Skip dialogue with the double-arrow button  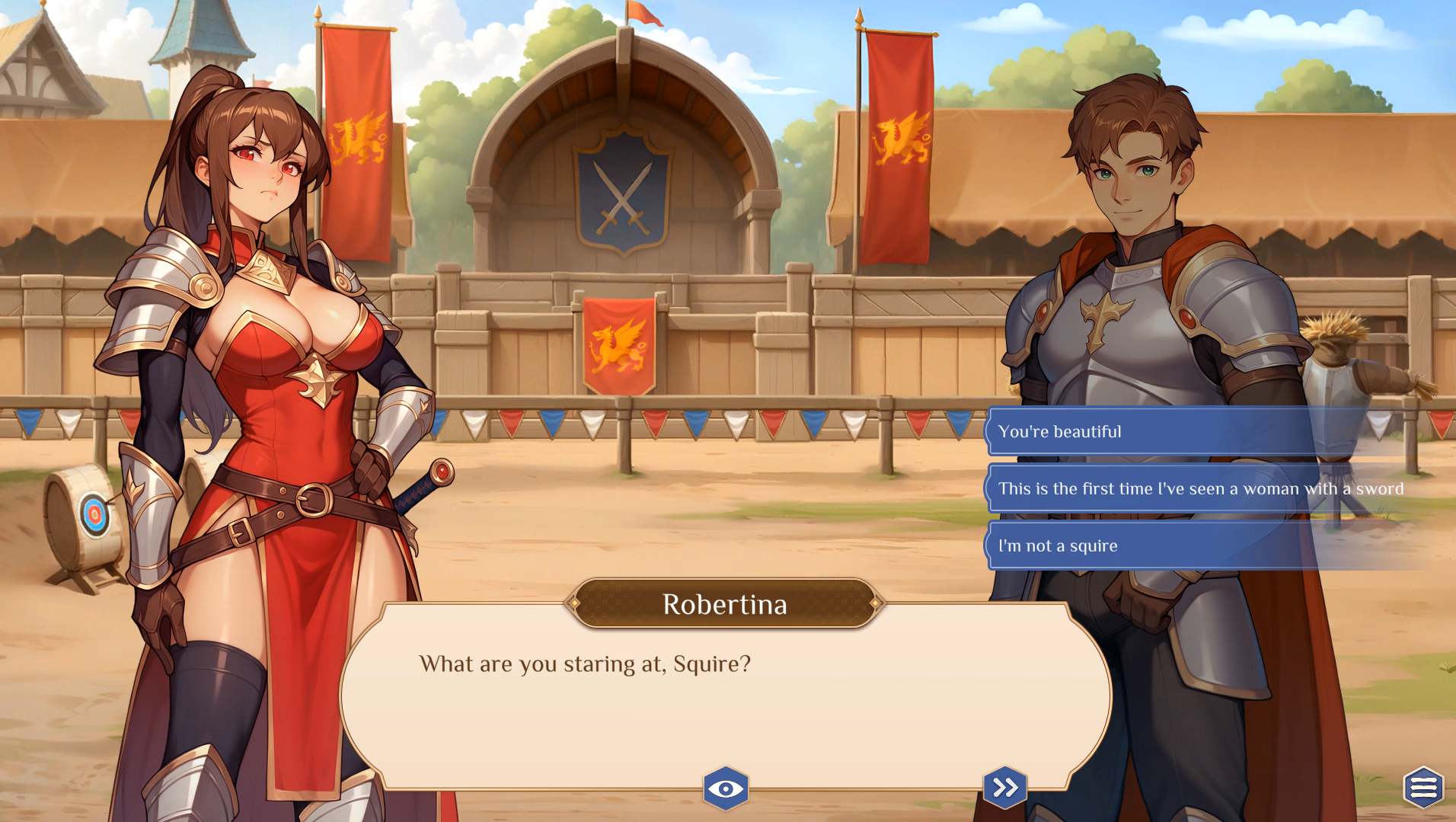tap(1005, 787)
